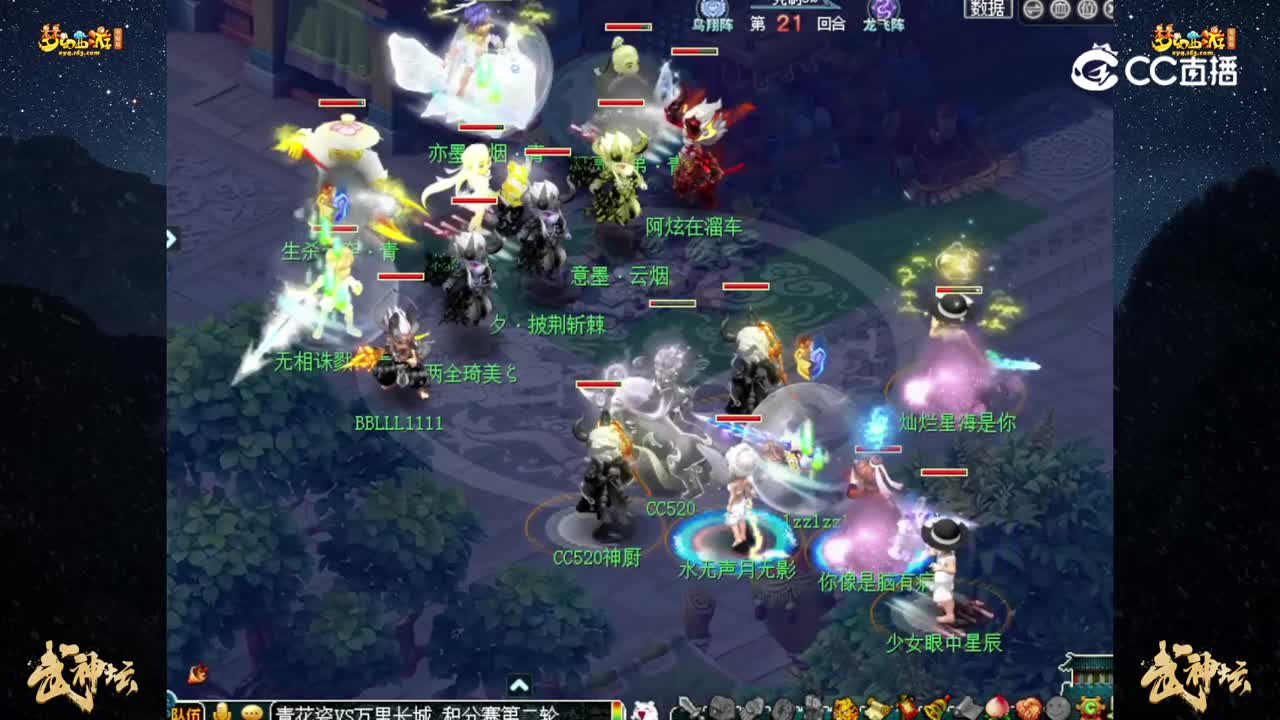Click the sword item icon in bottom bar
Screen dimensions: 1280x720
tap(690, 710)
